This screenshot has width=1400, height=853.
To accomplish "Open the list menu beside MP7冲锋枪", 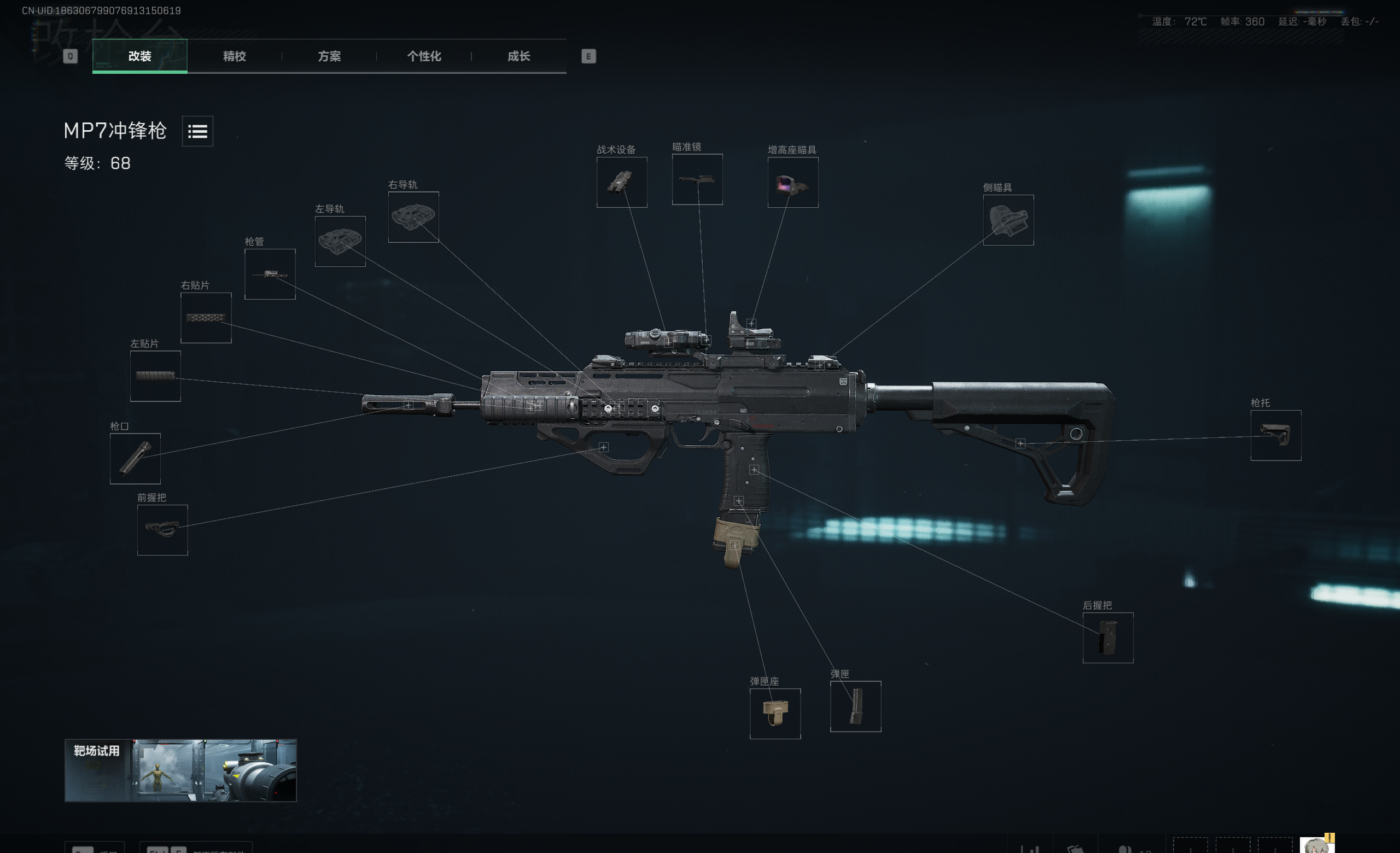I will coord(197,131).
